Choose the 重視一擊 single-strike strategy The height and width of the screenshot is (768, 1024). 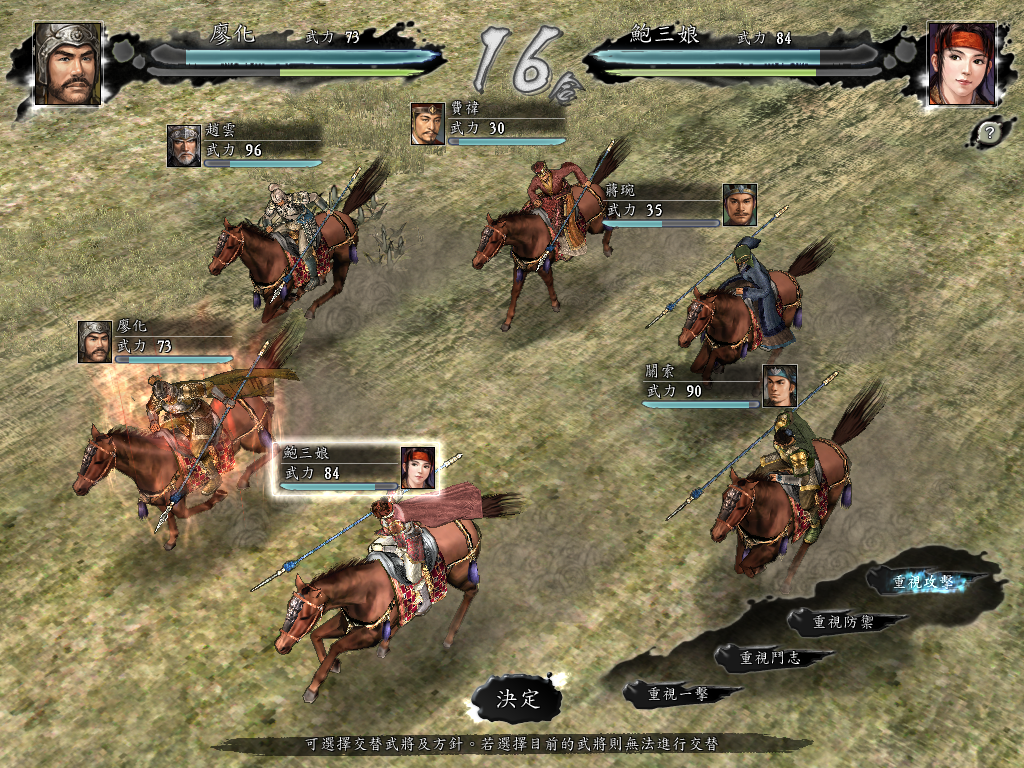pos(679,693)
